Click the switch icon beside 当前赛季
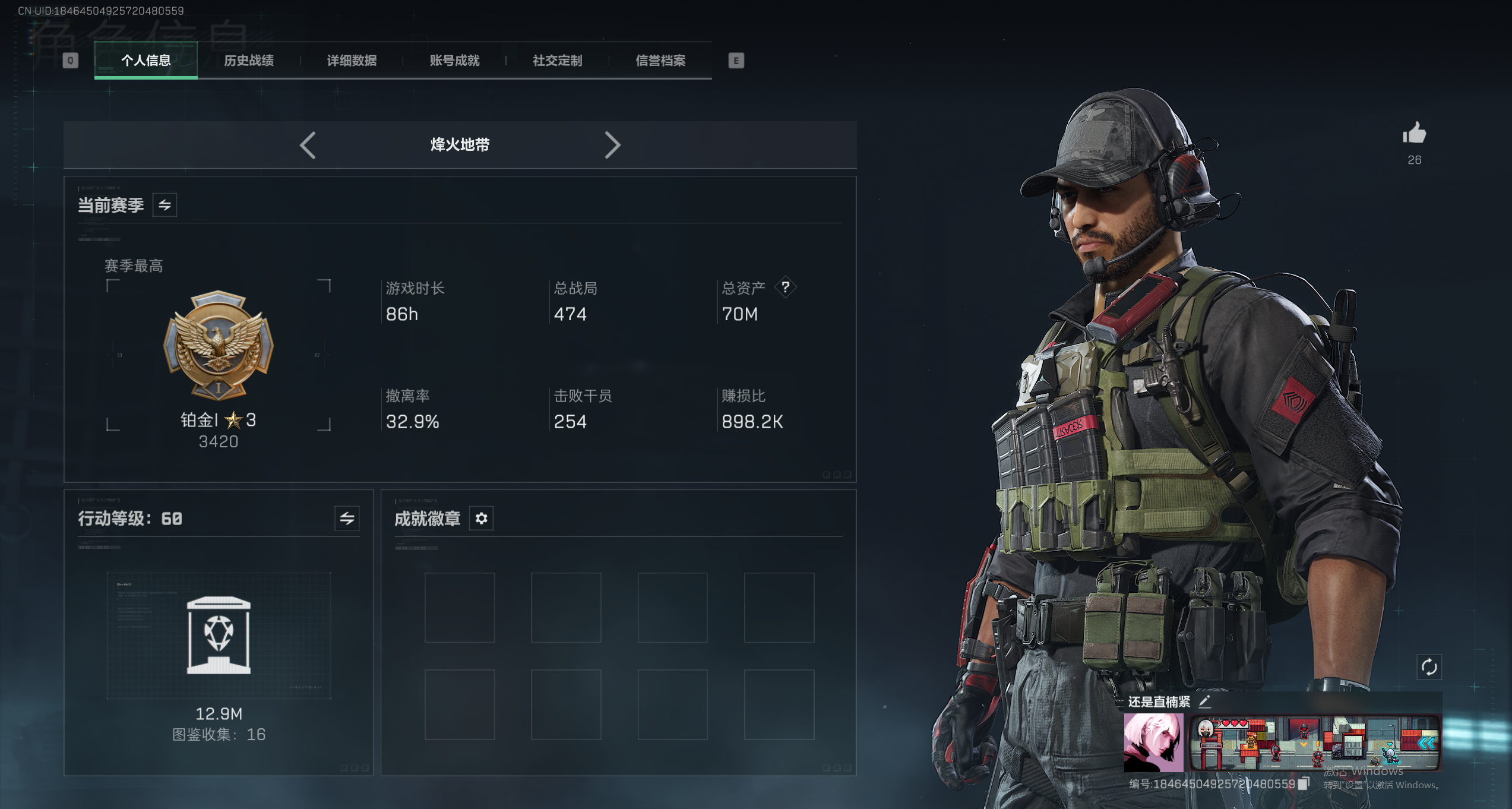Screen dimensions: 1512x809 point(165,204)
